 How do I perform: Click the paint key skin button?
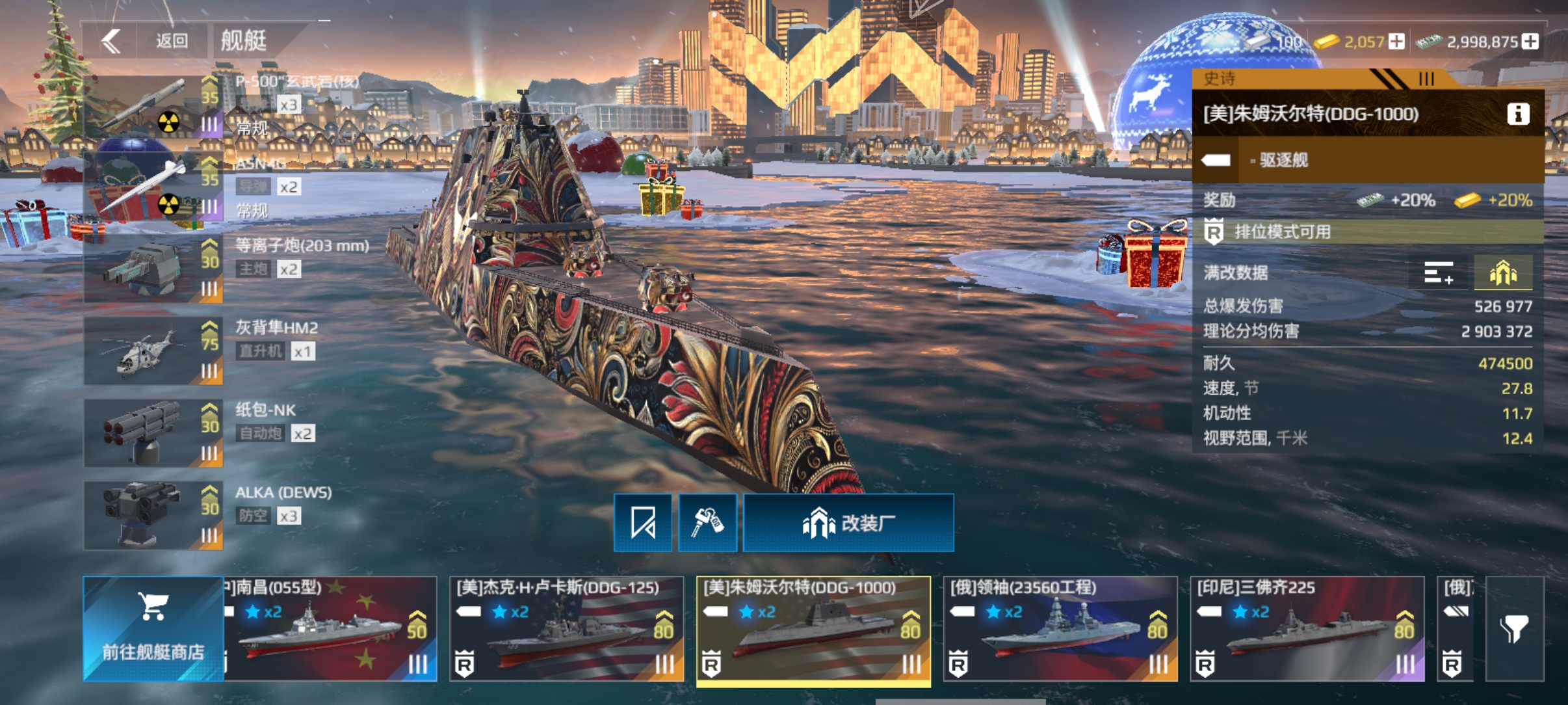click(x=707, y=523)
